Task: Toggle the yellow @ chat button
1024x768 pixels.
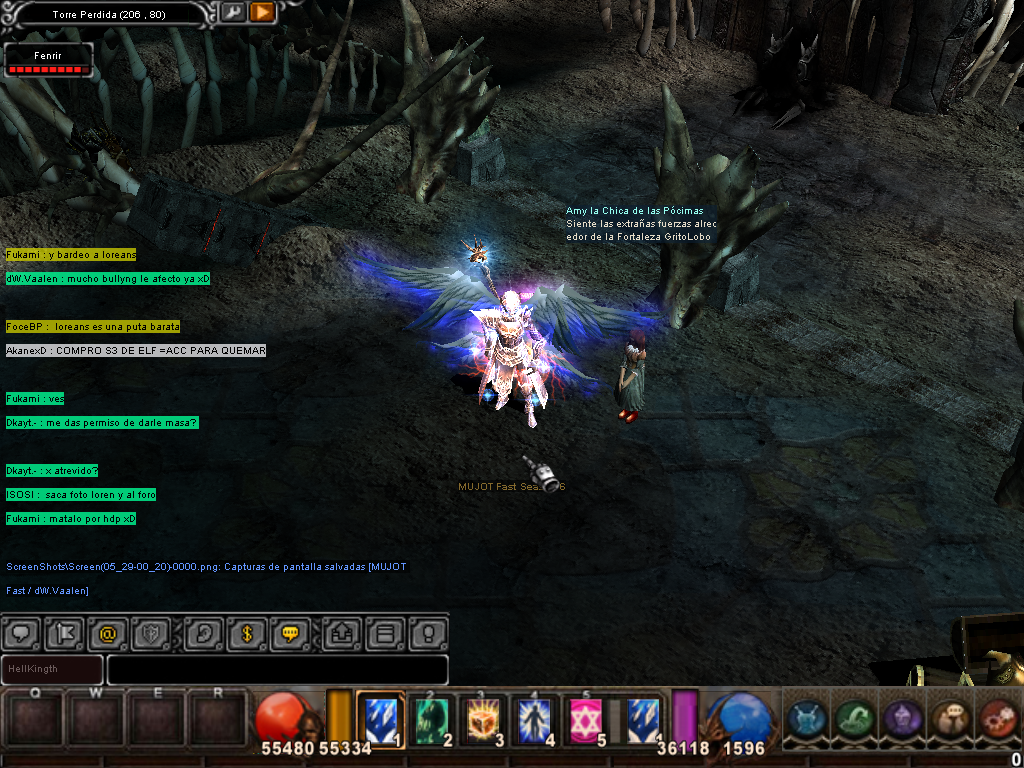Action: (x=106, y=633)
